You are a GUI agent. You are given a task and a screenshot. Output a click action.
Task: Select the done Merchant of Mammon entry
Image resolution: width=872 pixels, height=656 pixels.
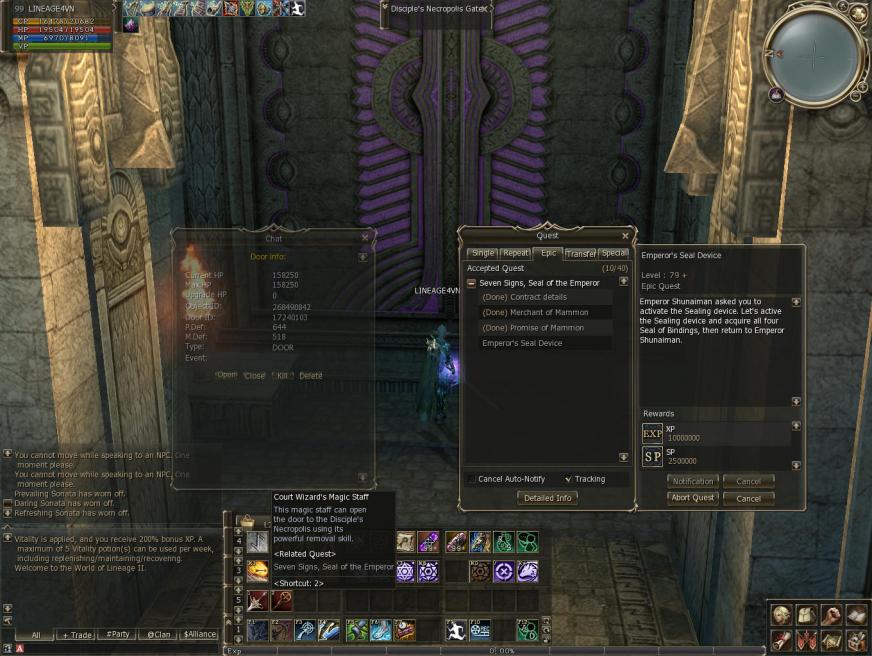[535, 313]
